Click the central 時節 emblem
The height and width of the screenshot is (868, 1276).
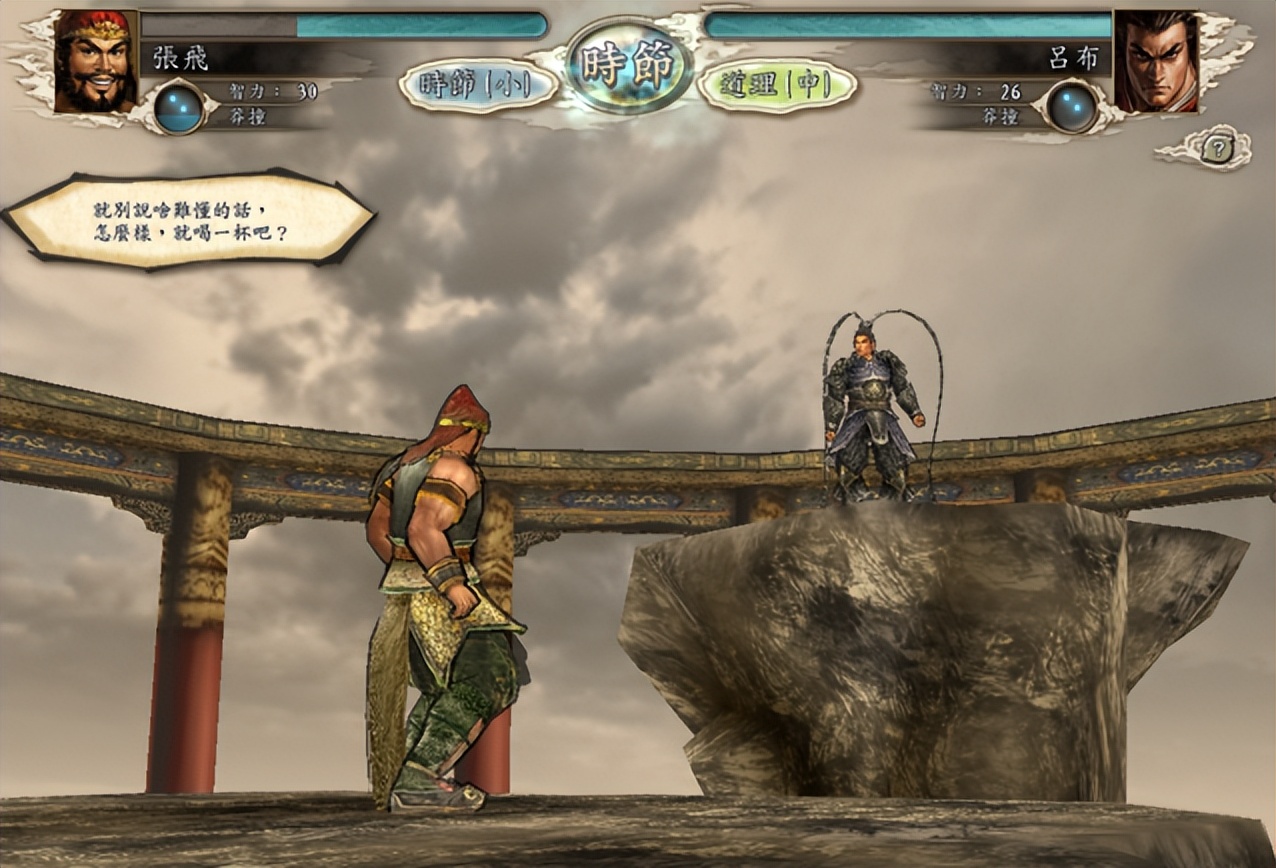(x=629, y=66)
